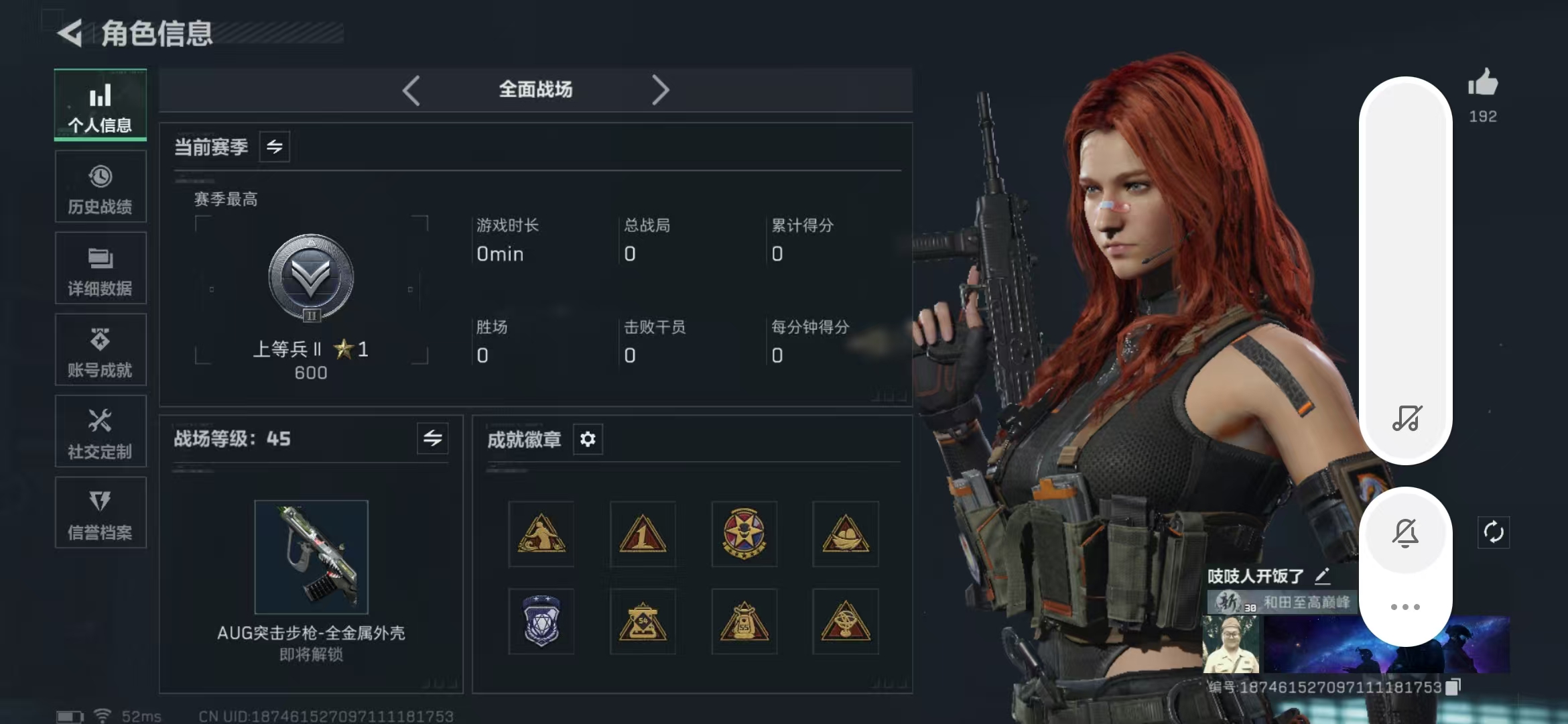Click the circular refresh arrows button
1568x724 pixels.
tap(1494, 532)
